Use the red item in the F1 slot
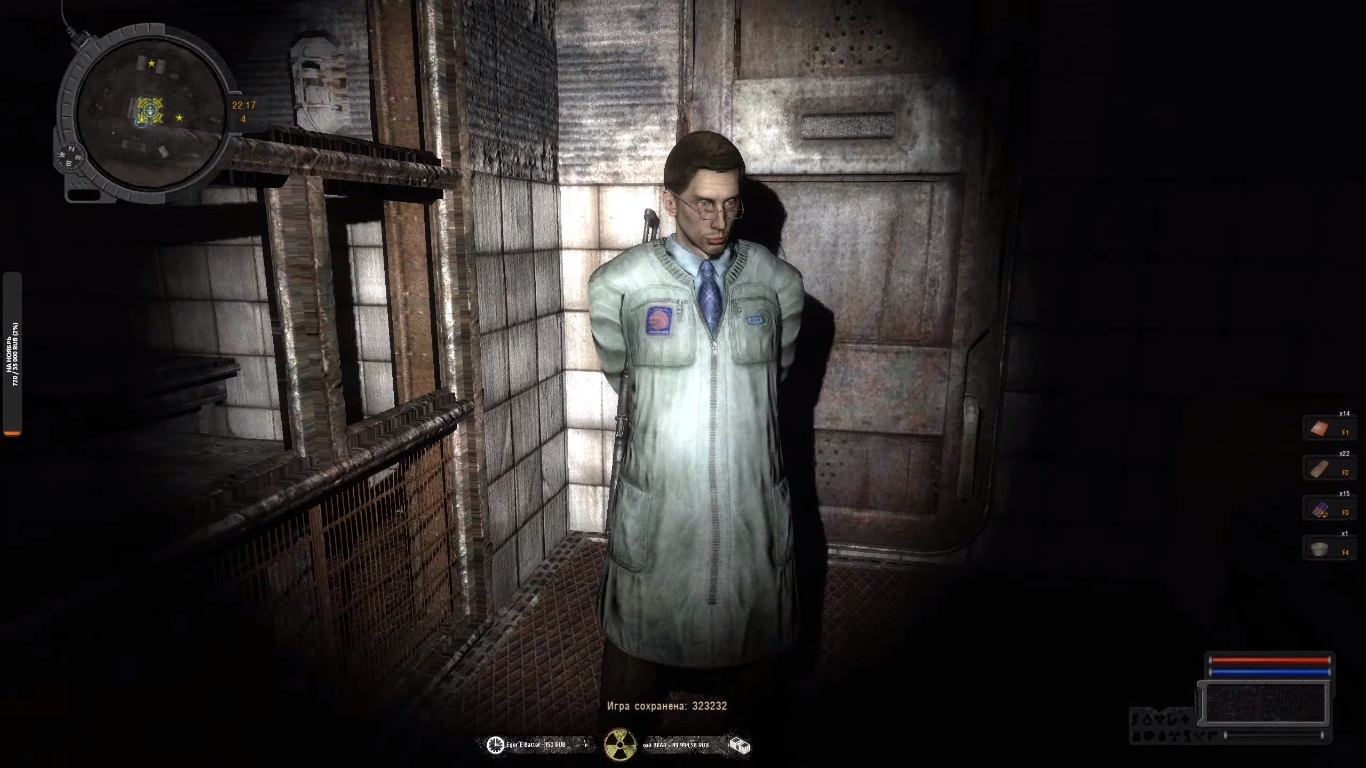1366x768 pixels. pos(1321,429)
